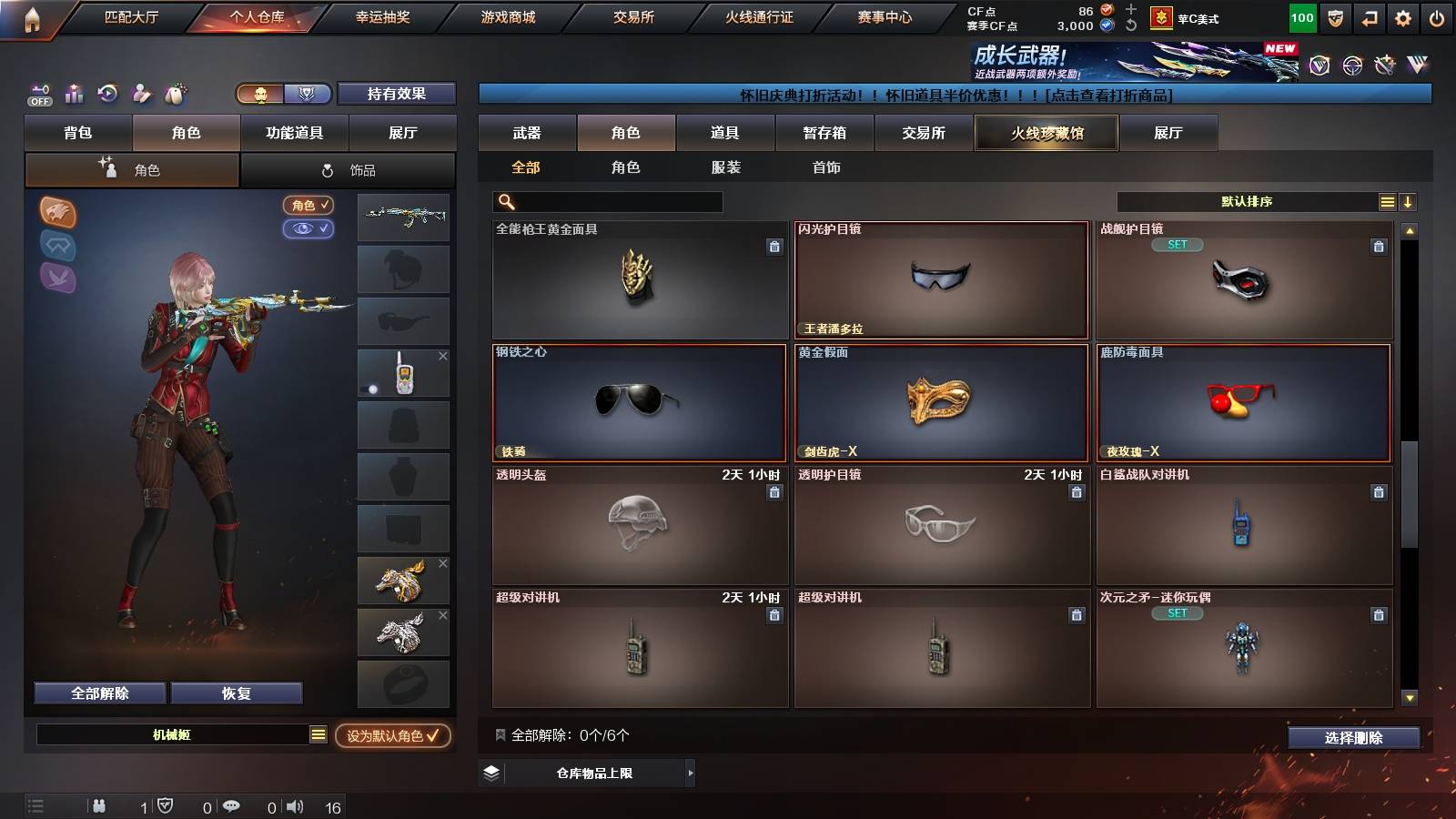Open the ranking bar-chart icon
This screenshot has width=1456, height=819.
[x=74, y=94]
